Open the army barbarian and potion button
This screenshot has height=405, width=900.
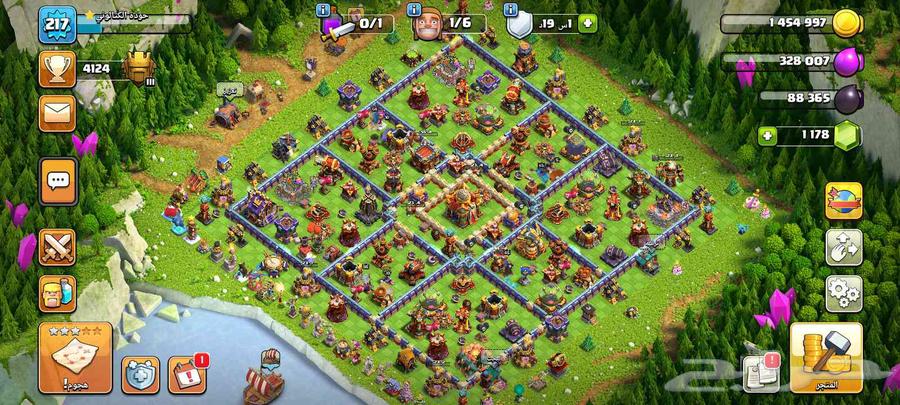point(57,293)
